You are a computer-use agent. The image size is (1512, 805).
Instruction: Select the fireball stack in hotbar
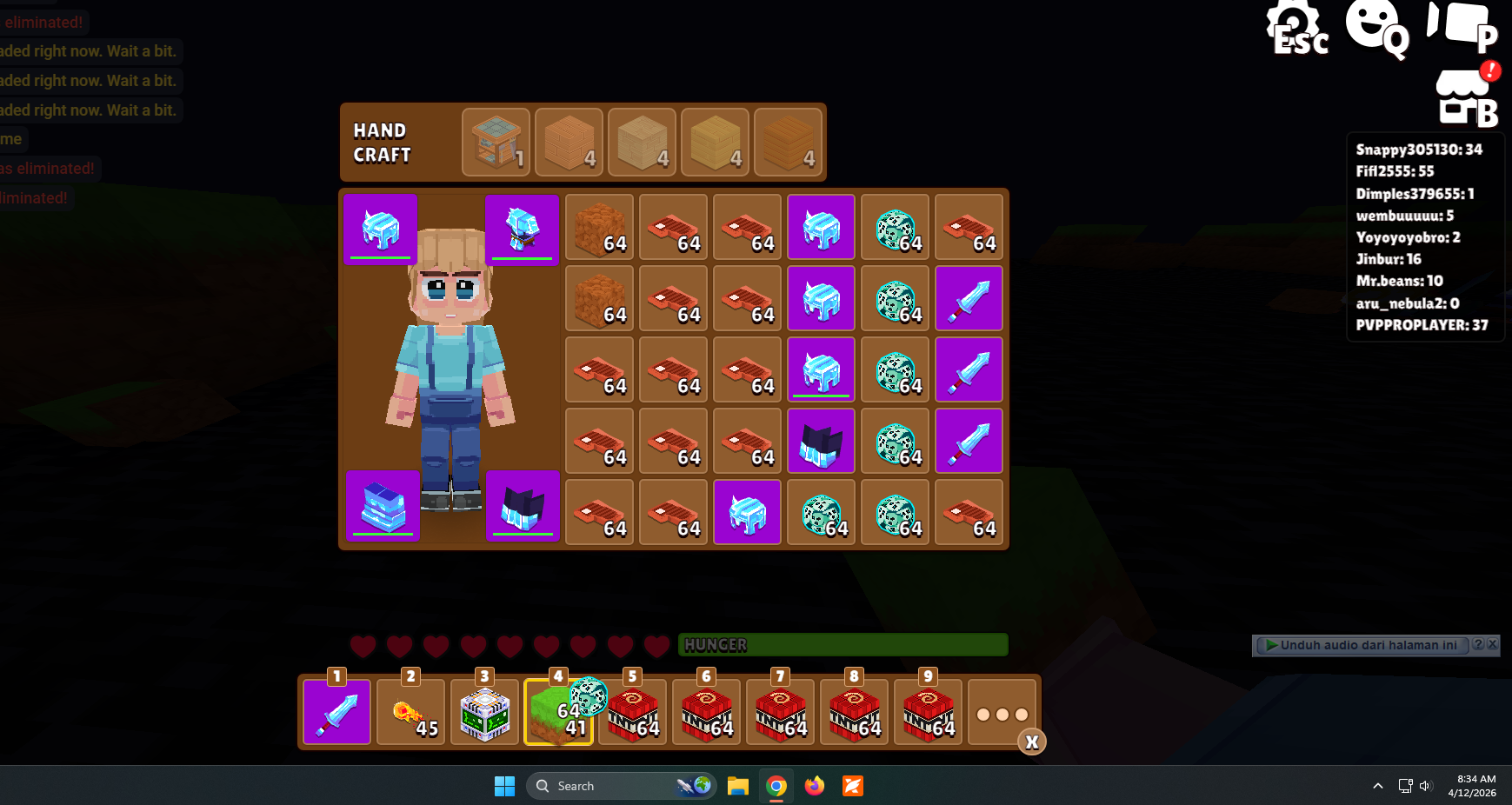[x=411, y=713]
